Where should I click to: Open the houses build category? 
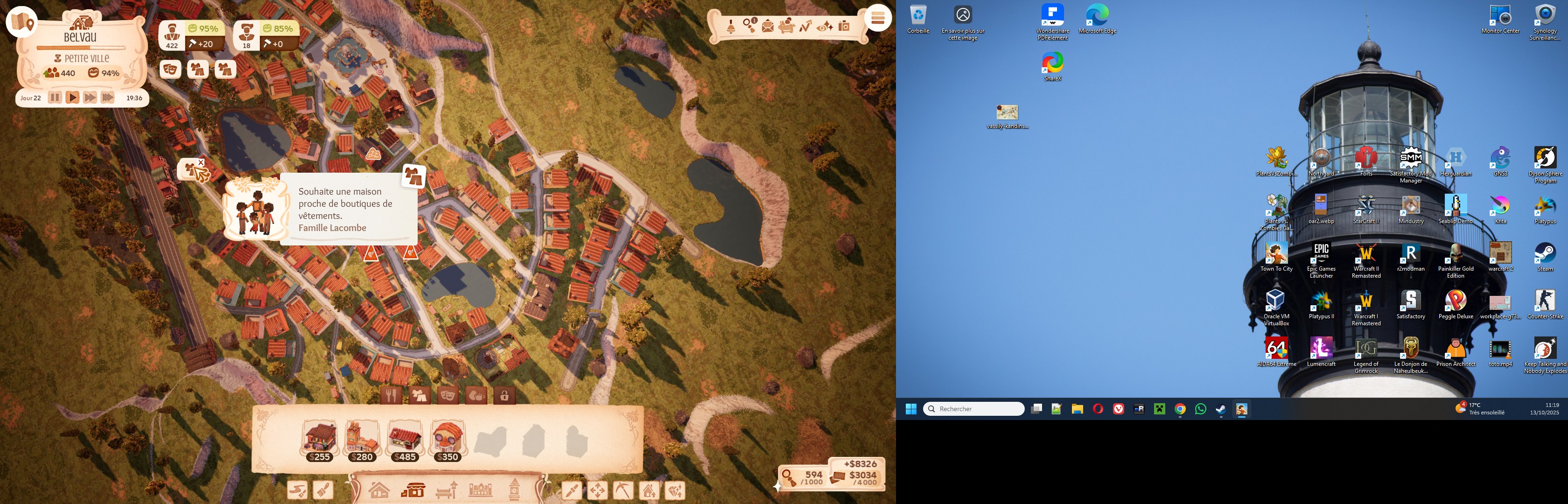(378, 490)
